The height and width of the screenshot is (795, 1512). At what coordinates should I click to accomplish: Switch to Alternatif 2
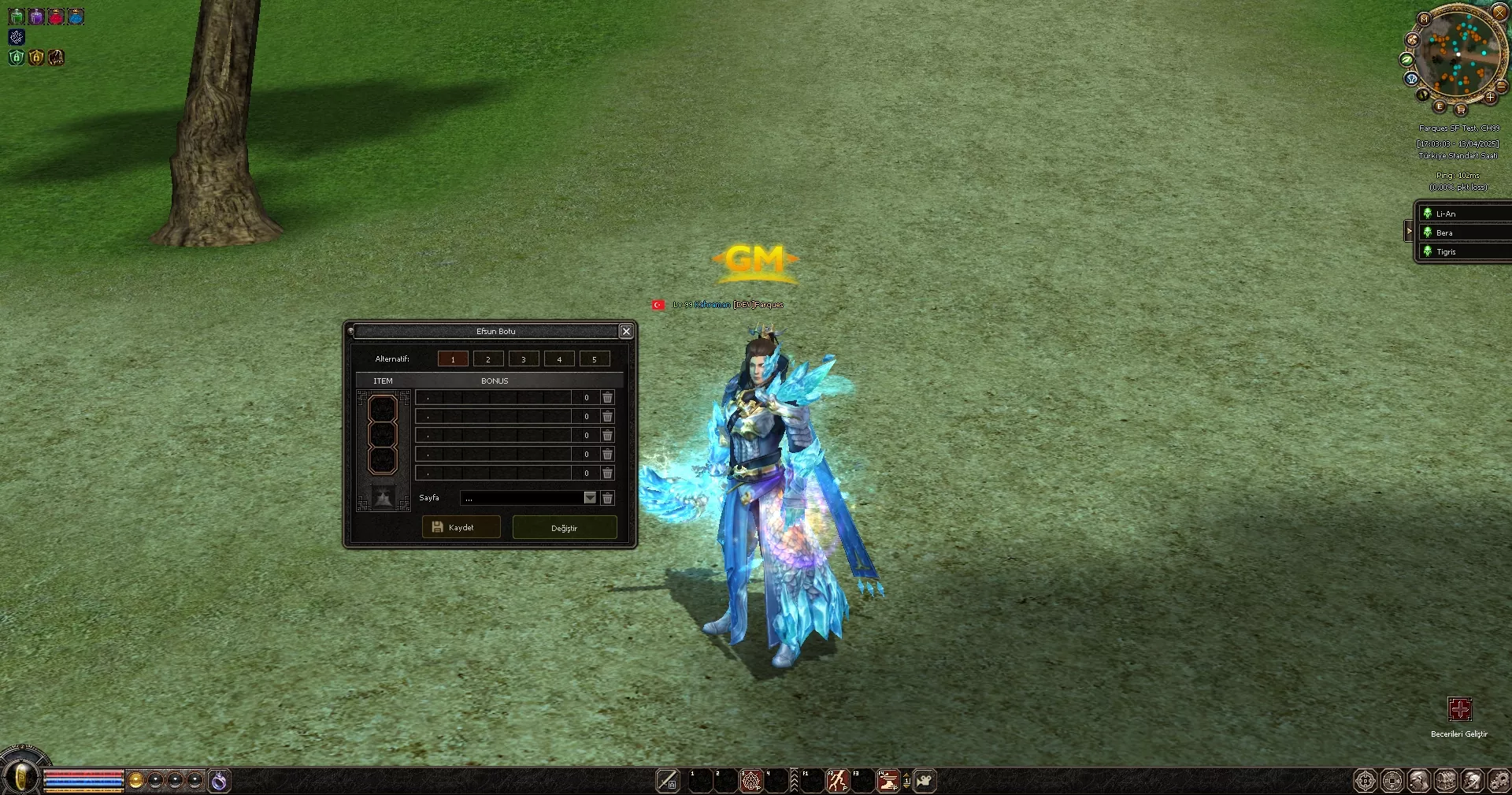click(488, 359)
